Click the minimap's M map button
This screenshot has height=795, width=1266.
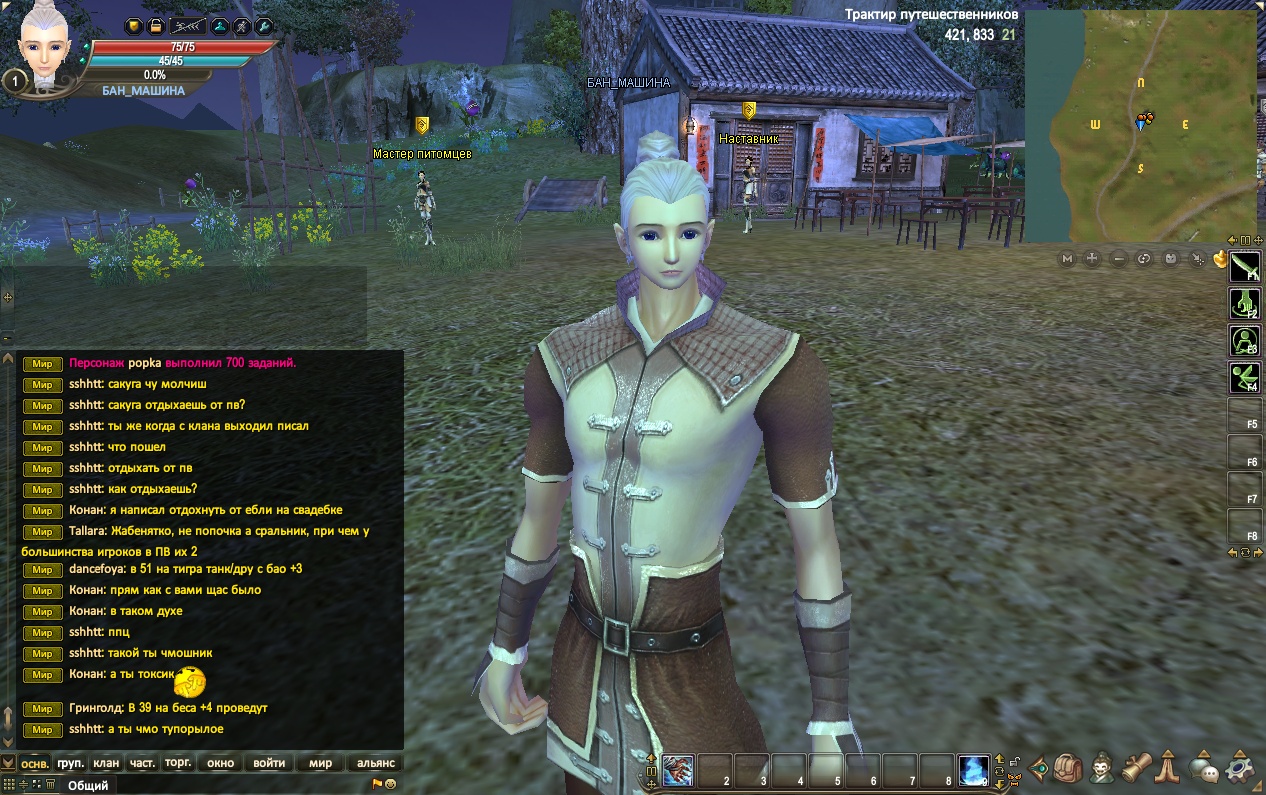1067,259
